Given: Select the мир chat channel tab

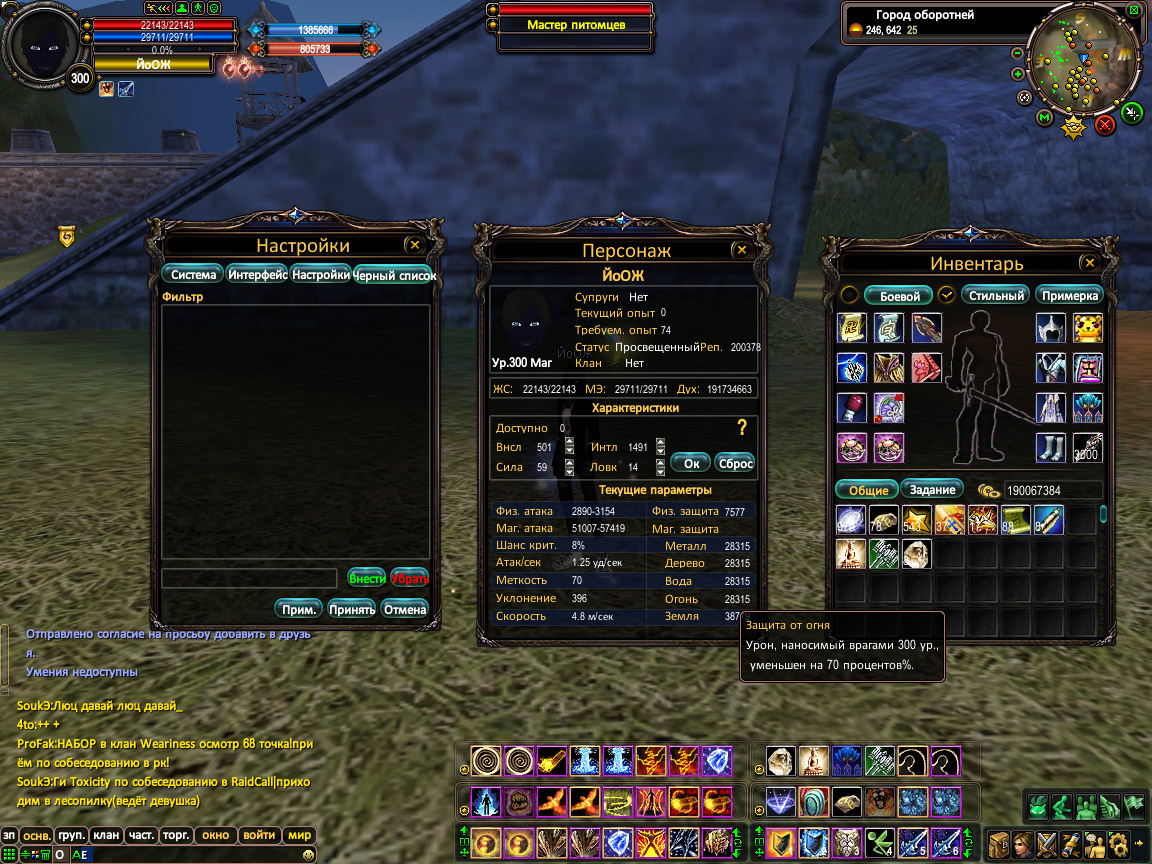Looking at the screenshot, I should coord(300,835).
